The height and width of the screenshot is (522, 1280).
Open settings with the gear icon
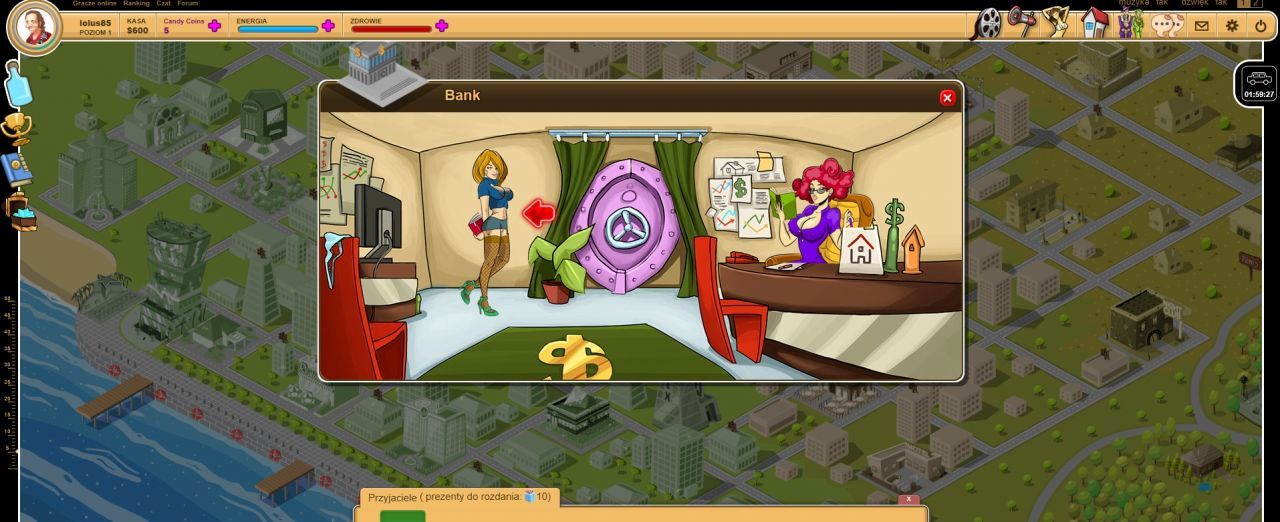coord(1232,26)
